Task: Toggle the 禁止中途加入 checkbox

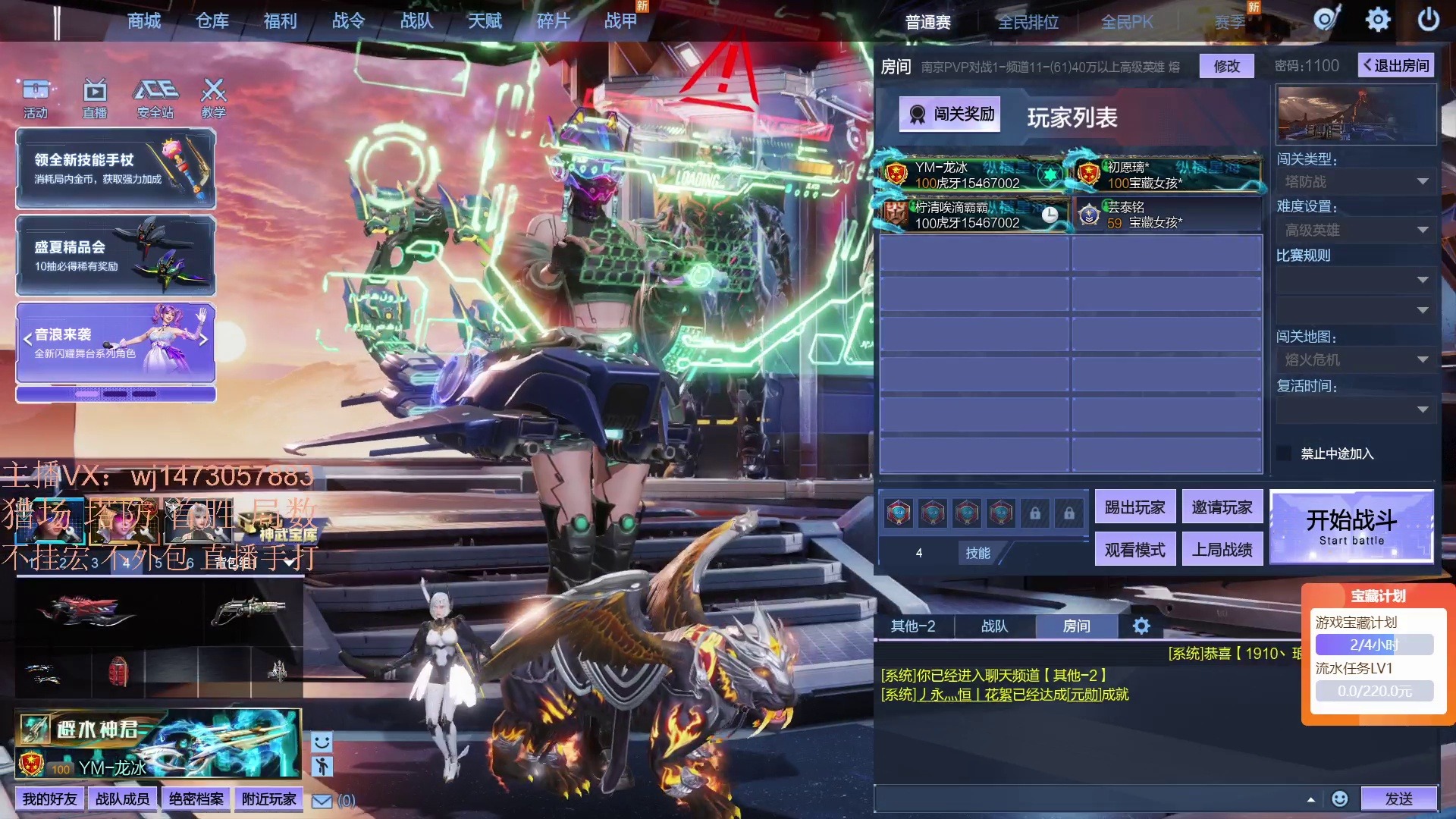Action: point(1284,453)
